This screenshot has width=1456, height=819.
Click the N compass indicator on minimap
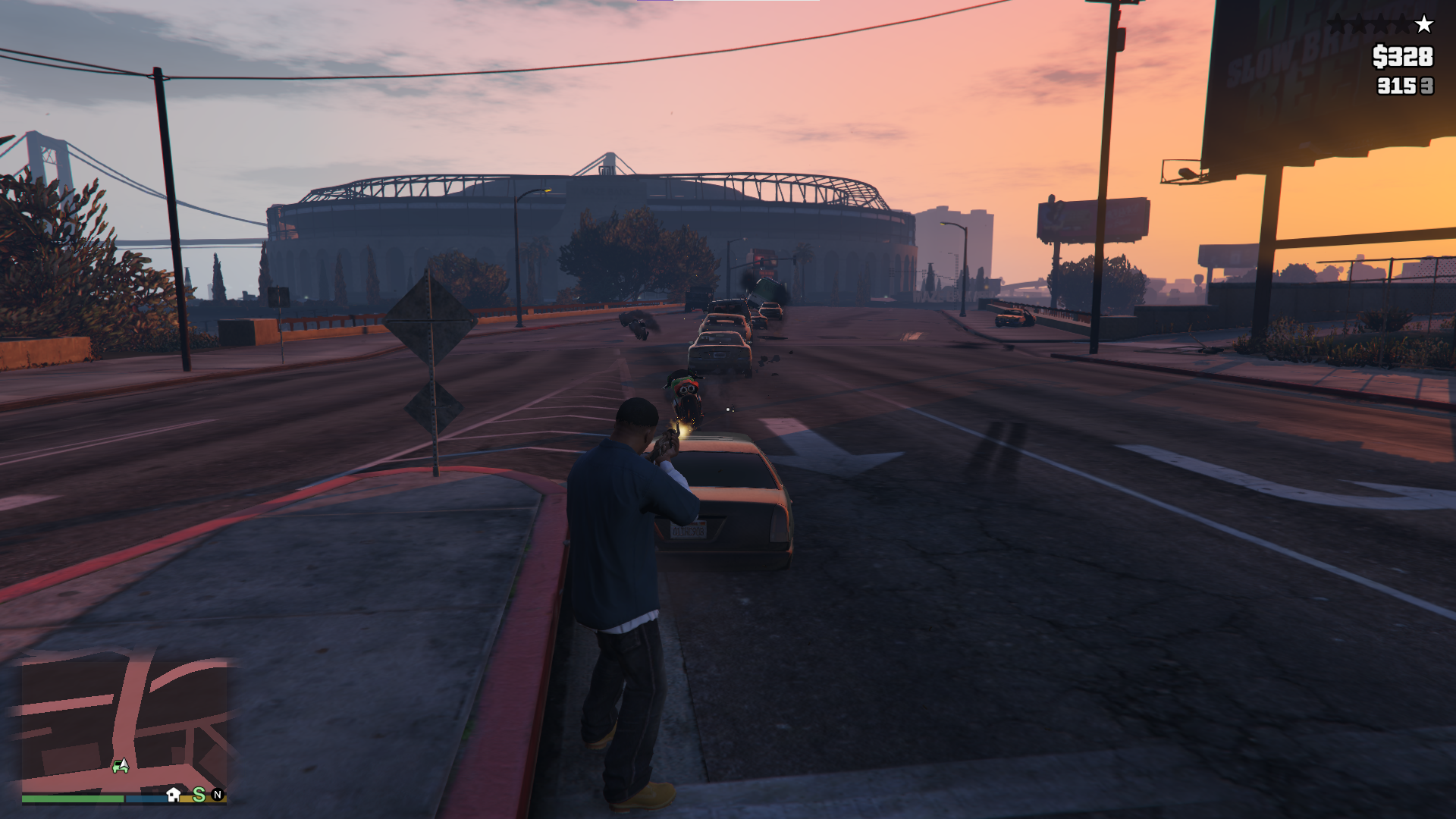tap(218, 796)
